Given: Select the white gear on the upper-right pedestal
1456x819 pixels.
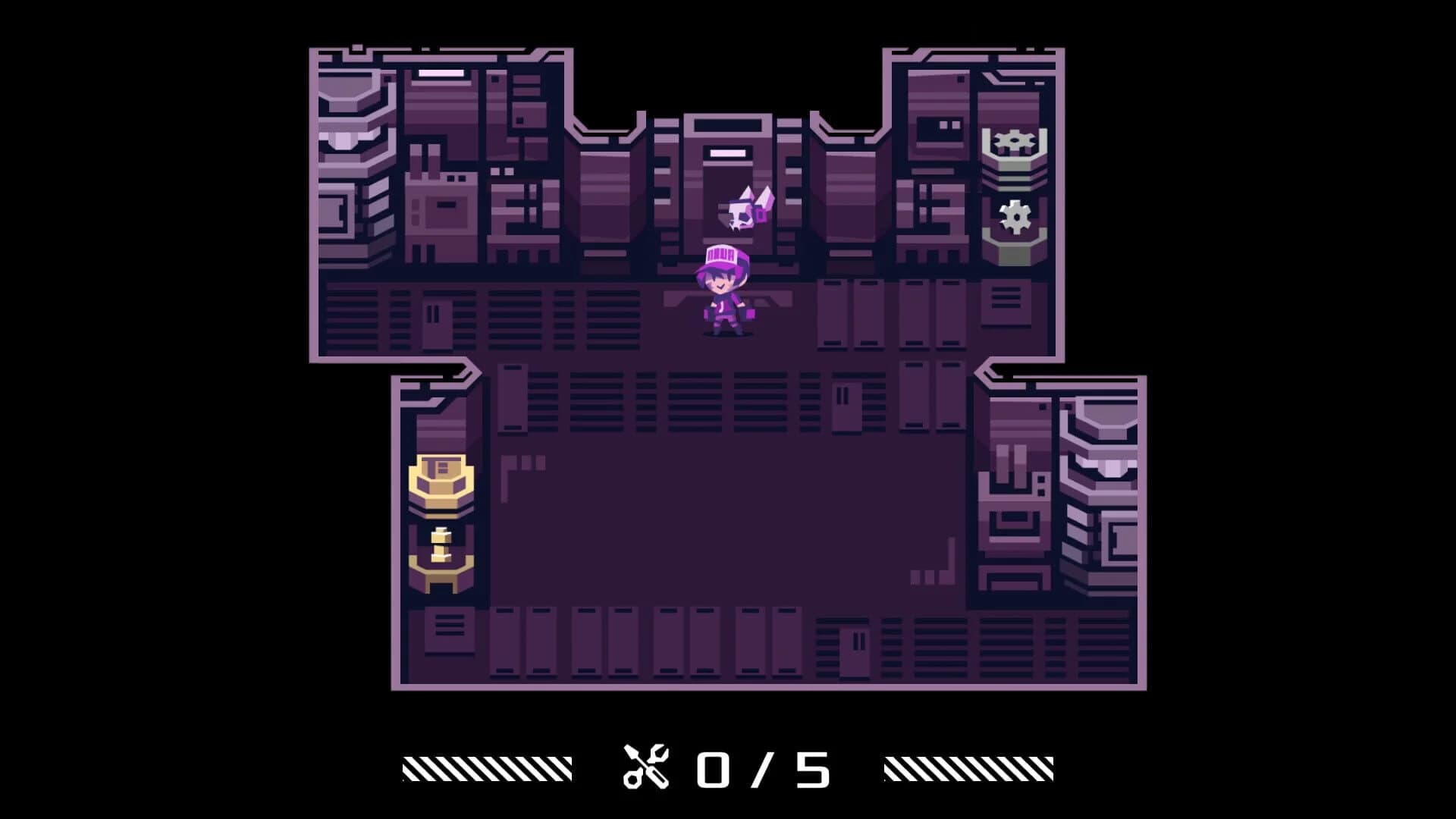Looking at the screenshot, I should coord(1014,140).
